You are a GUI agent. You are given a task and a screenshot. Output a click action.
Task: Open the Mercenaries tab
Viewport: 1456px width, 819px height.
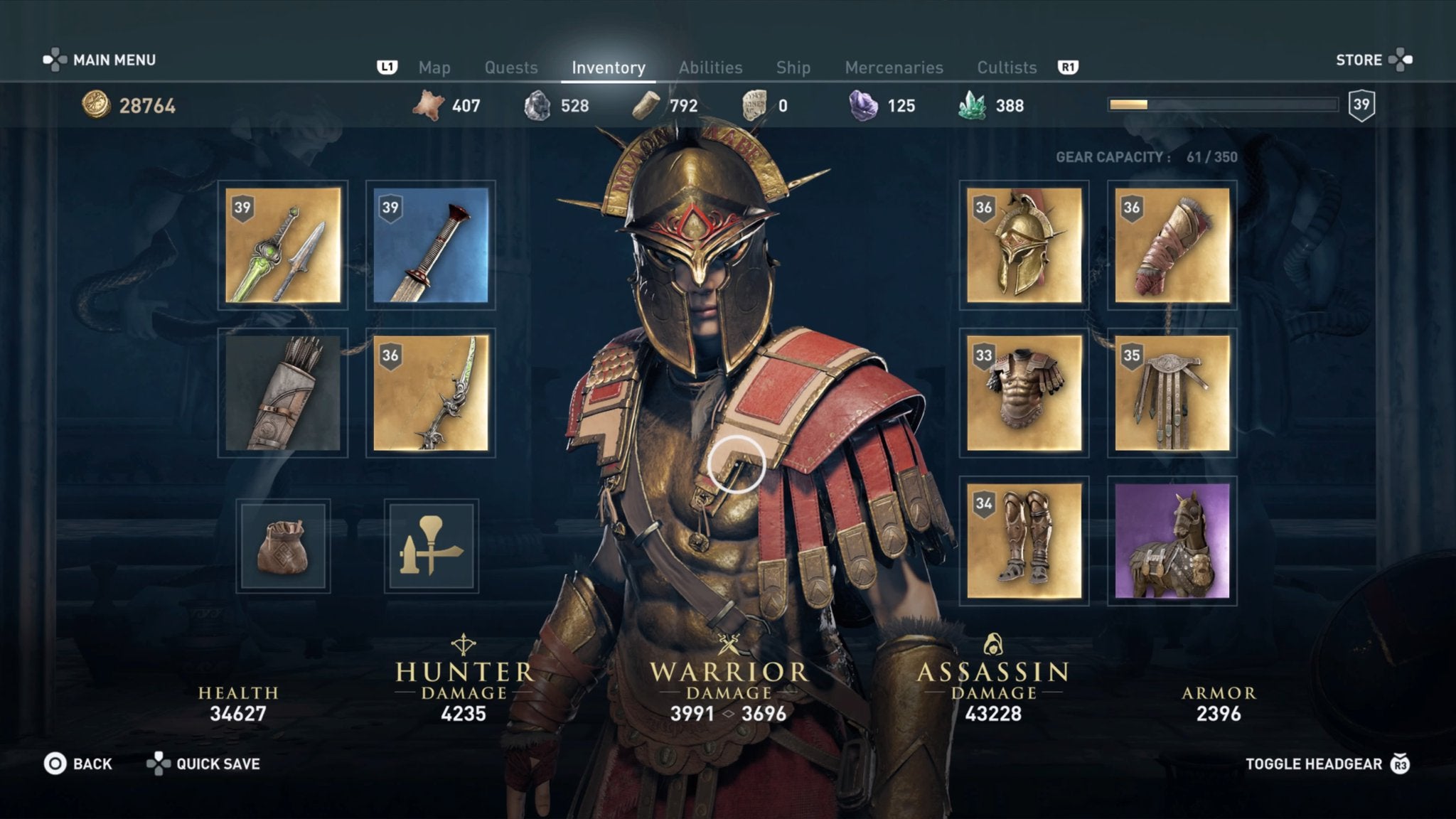pos(894,68)
